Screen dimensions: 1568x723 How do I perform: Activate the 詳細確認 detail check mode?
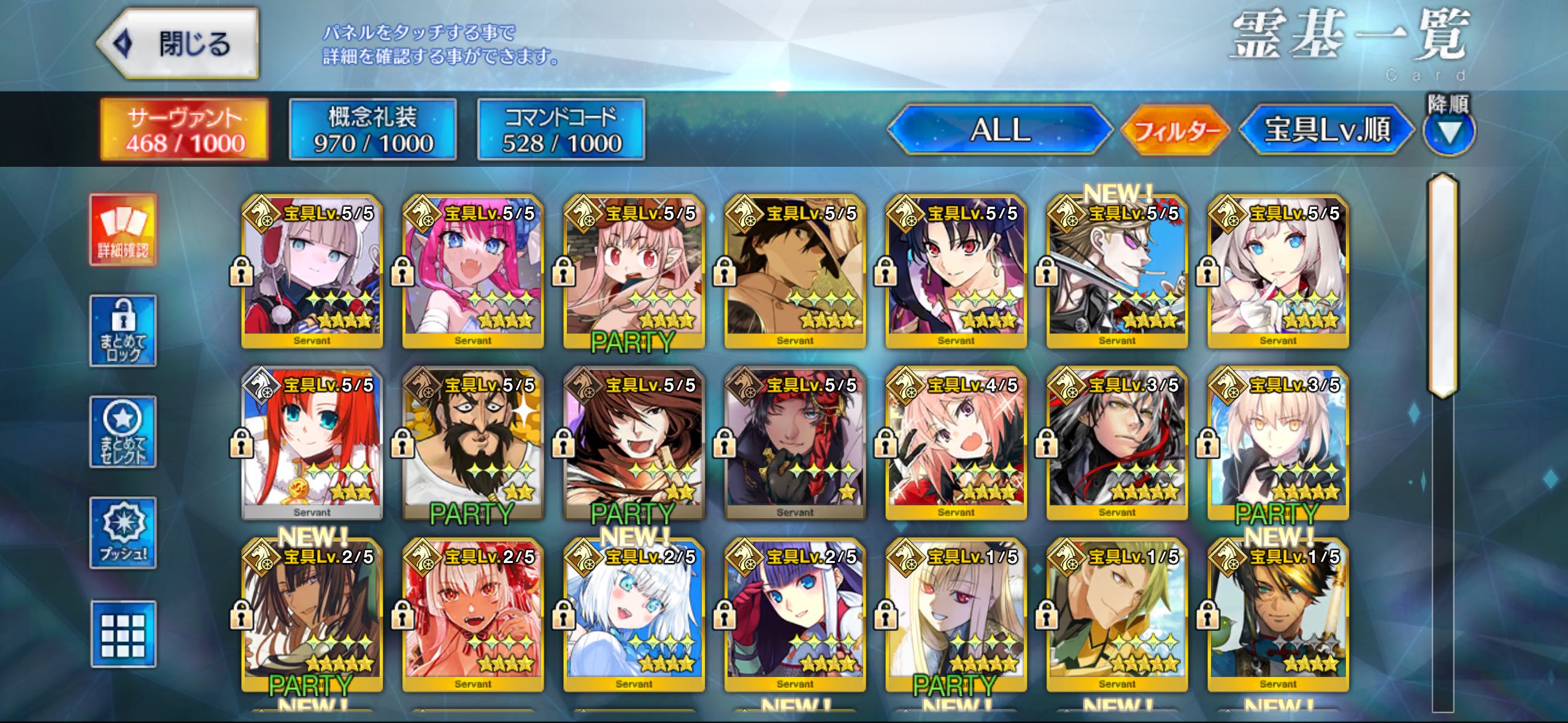123,230
